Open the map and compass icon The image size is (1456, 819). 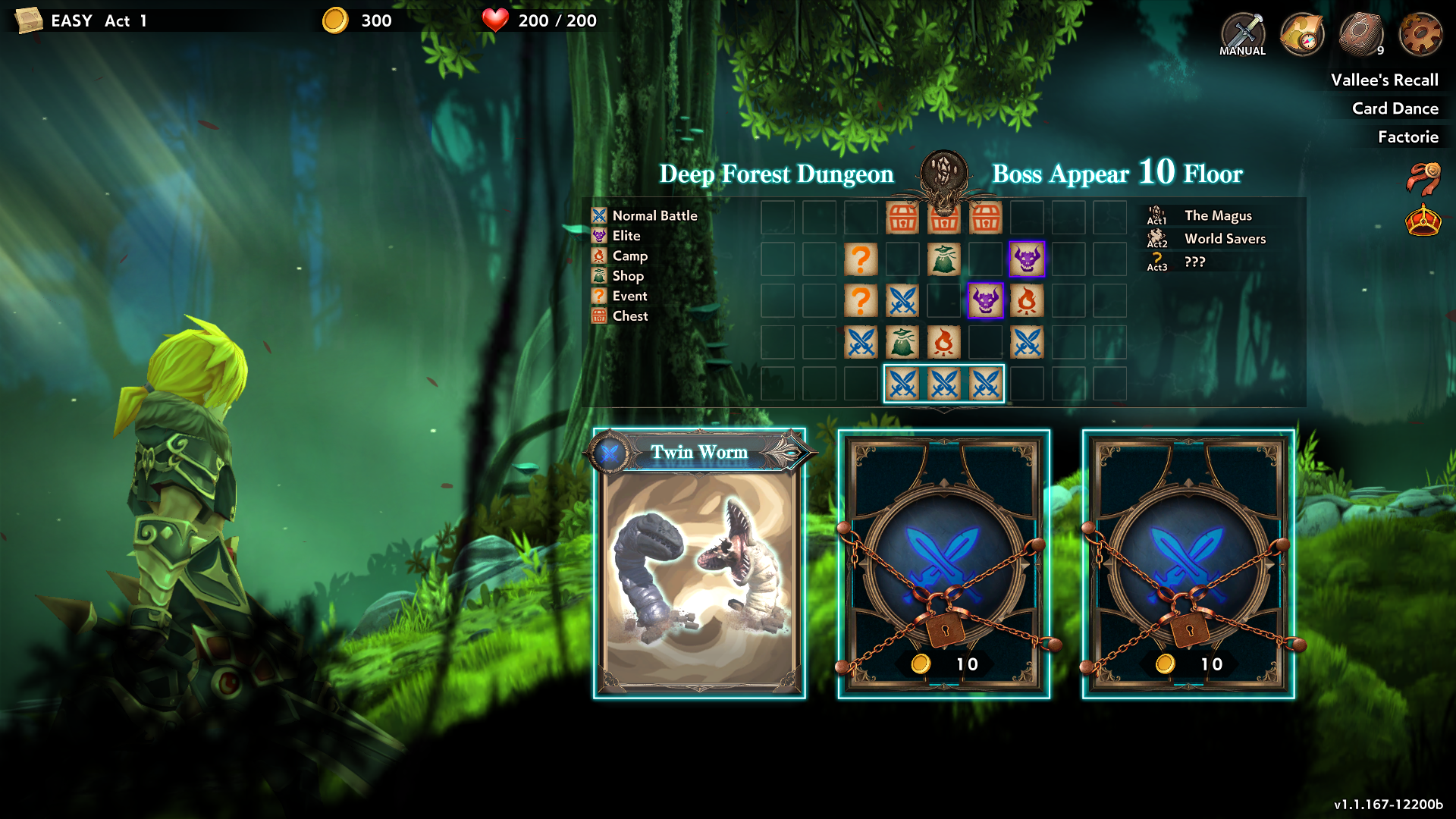point(1301,35)
